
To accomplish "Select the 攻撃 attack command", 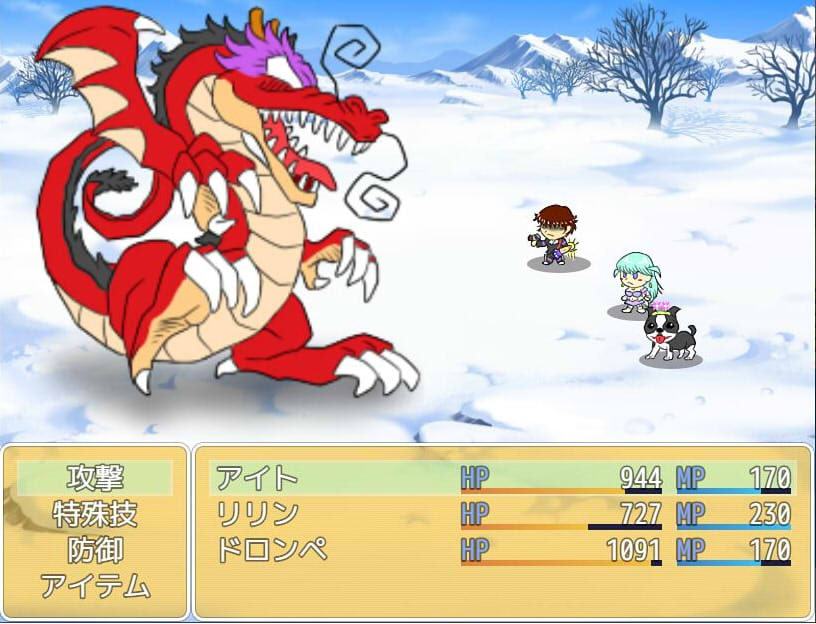I will (x=95, y=478).
